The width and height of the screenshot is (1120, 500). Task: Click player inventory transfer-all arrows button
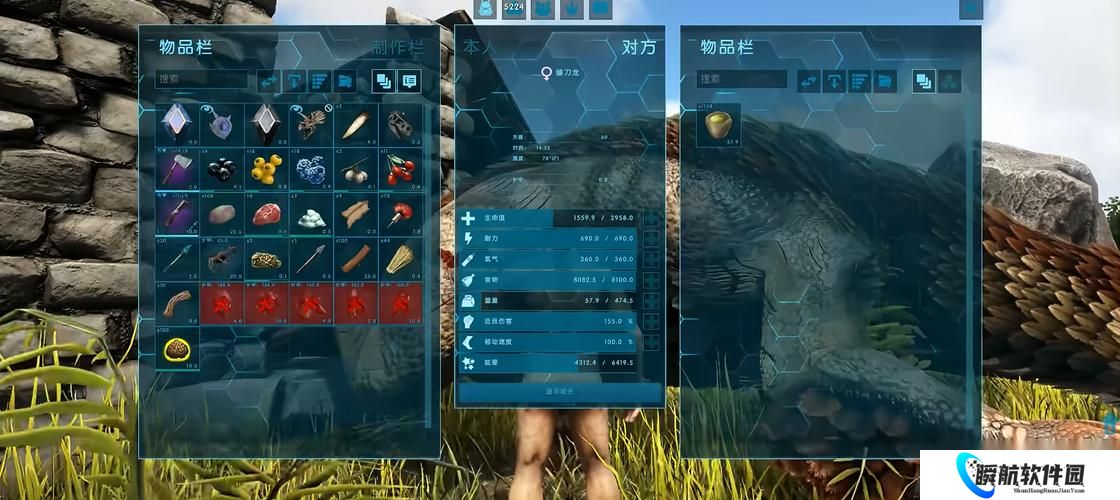click(x=268, y=80)
